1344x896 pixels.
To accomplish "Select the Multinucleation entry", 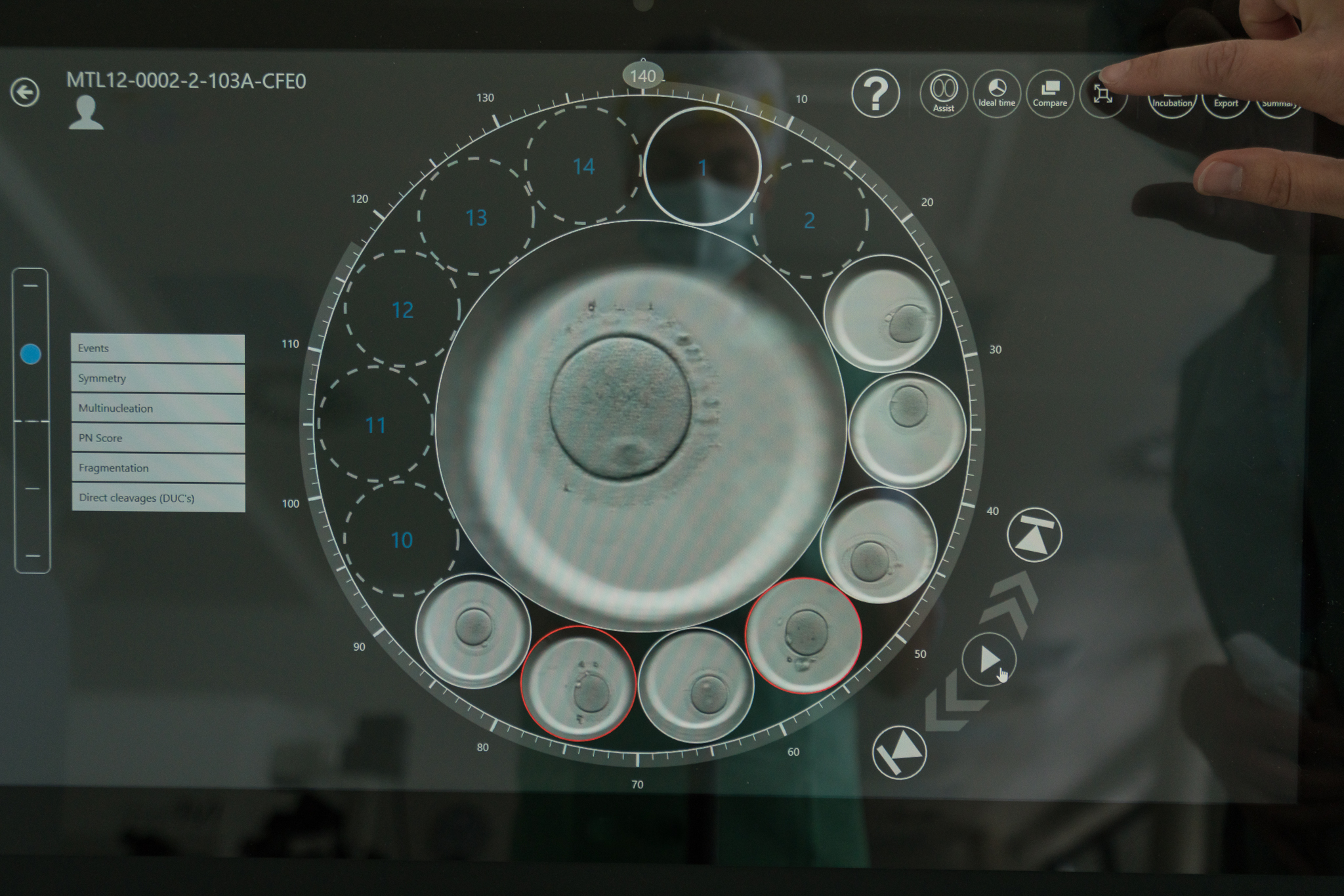I will pos(157,408).
